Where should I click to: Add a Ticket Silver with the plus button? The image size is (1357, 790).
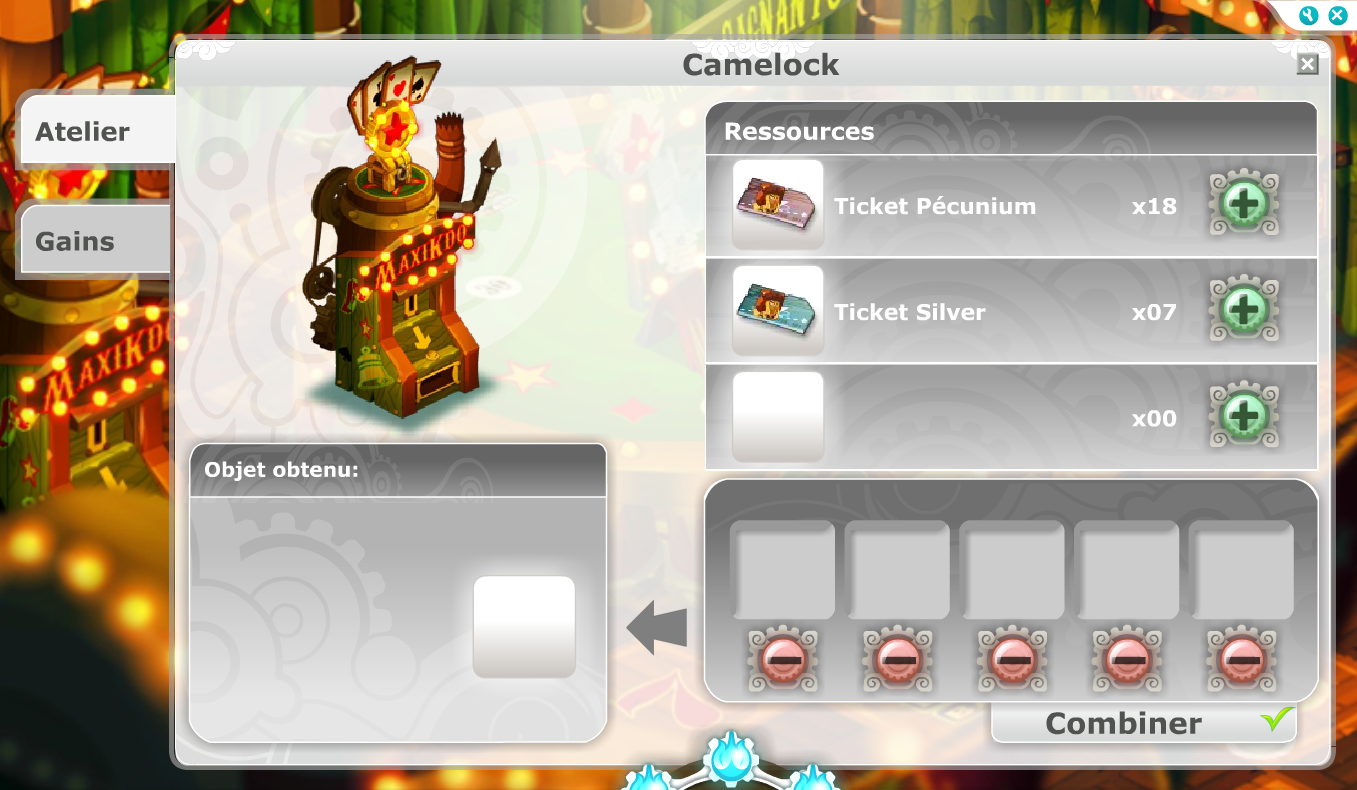click(x=1244, y=311)
